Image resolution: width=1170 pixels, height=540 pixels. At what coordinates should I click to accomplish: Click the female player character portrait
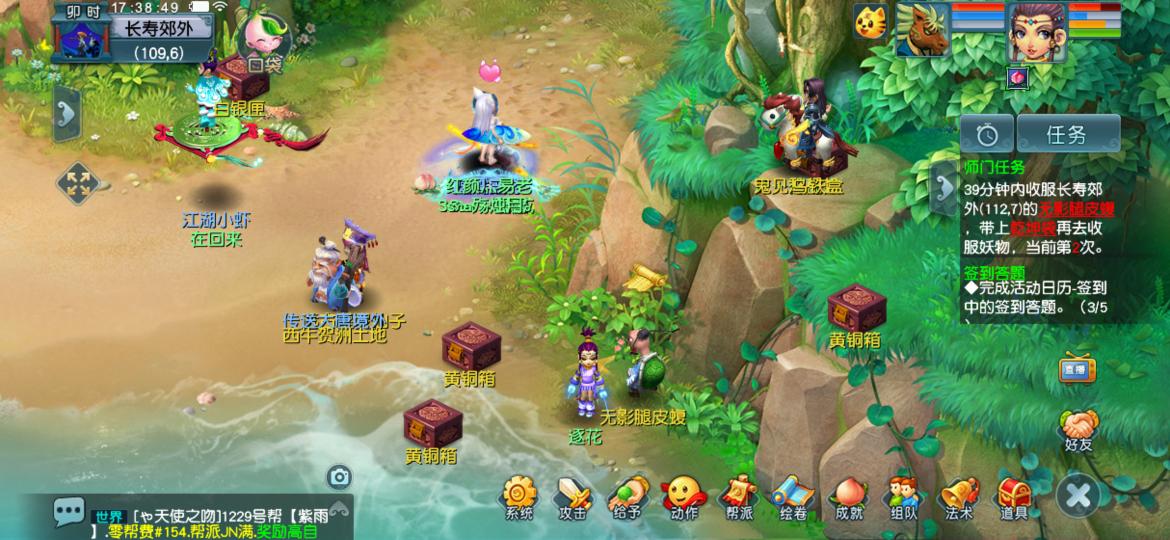pos(1036,30)
